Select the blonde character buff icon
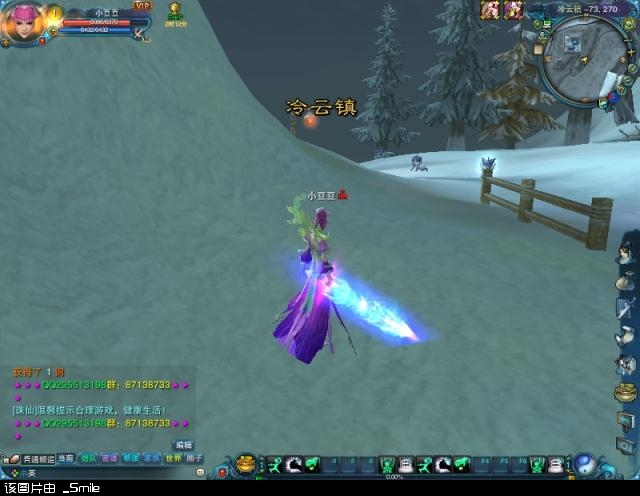Image resolution: width=640 pixels, height=496 pixels. tap(491, 9)
